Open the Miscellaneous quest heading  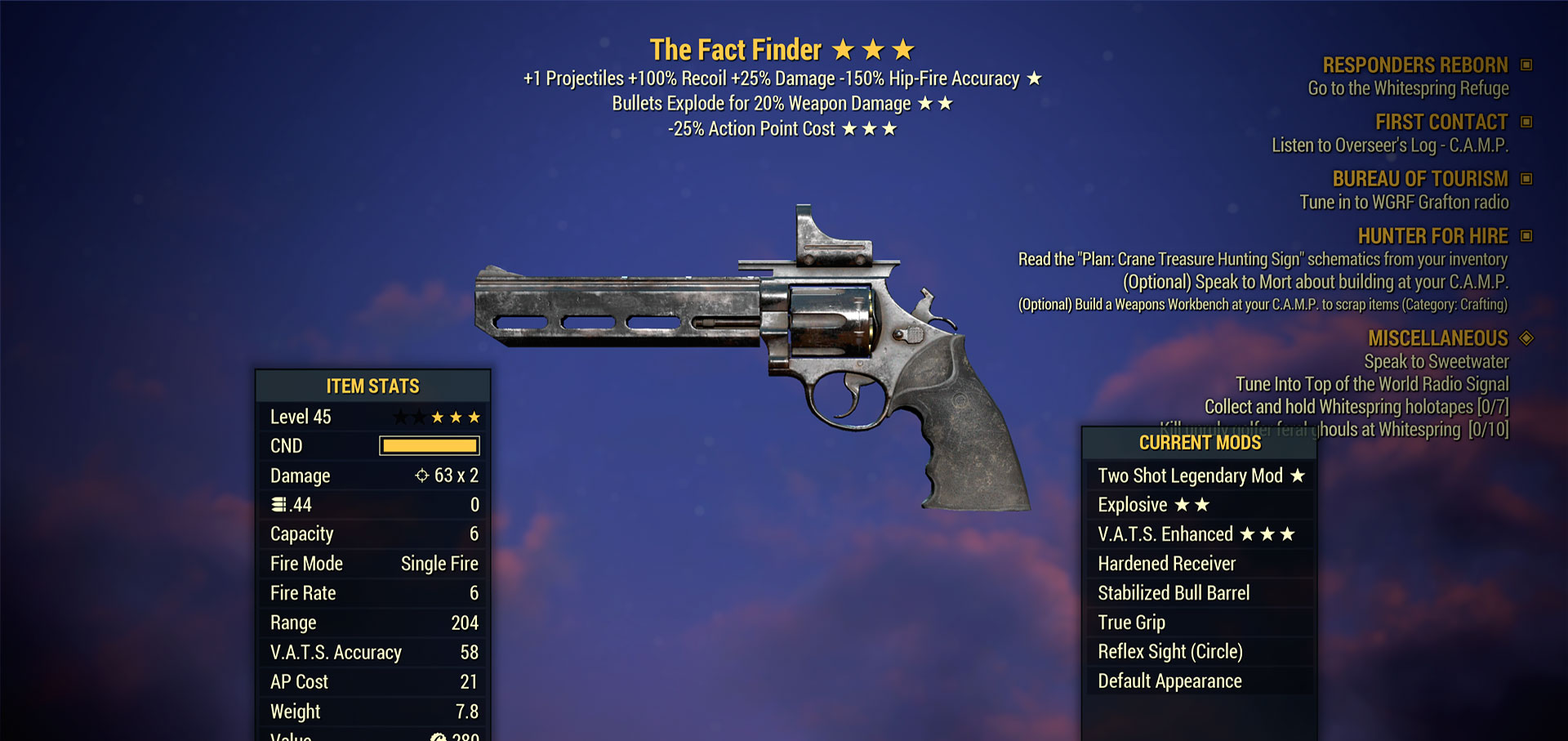click(1437, 338)
